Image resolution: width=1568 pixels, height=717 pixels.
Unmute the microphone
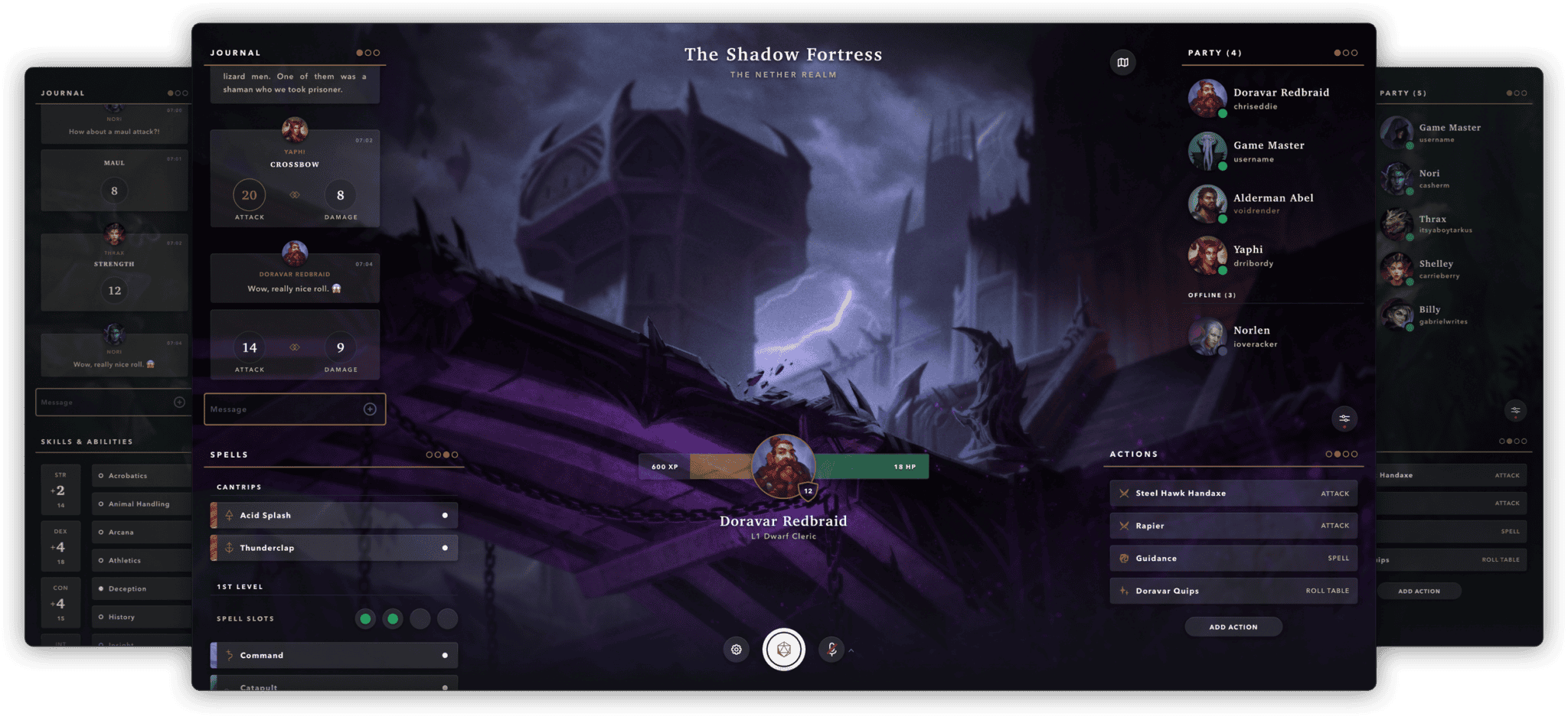pos(833,649)
